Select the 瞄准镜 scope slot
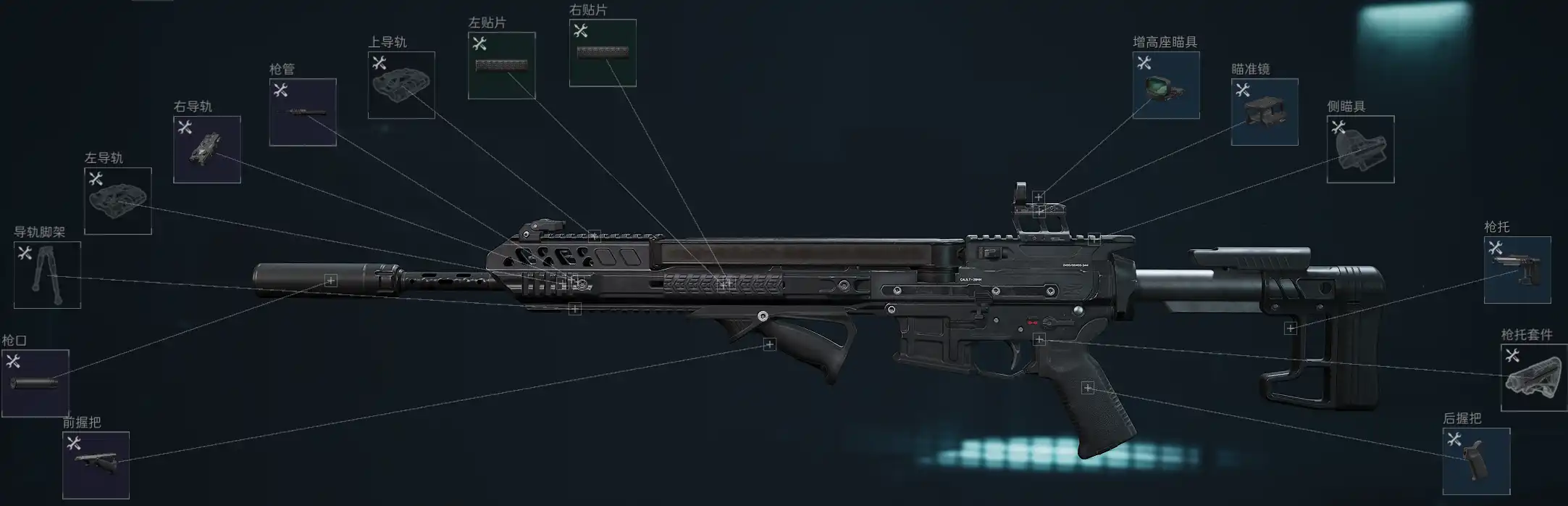1568x506 pixels. (1264, 112)
